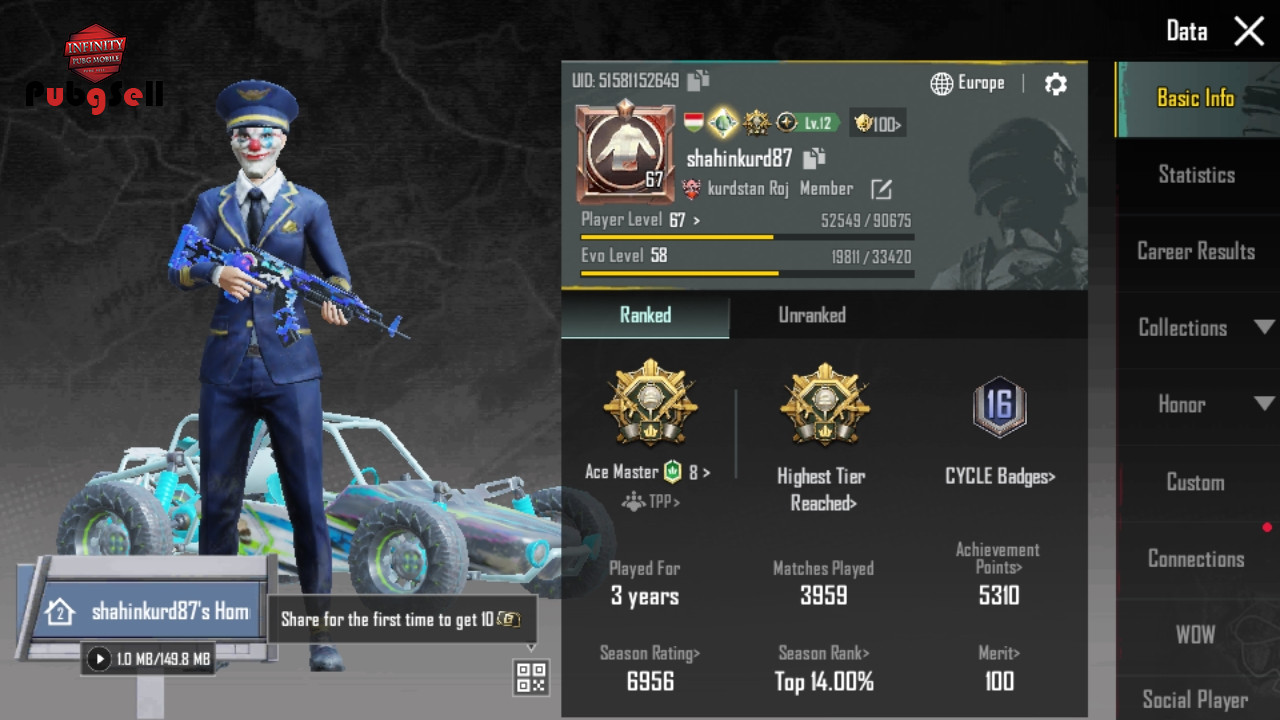The height and width of the screenshot is (720, 1280).
Task: Show the profile QR code
Action: (531, 677)
